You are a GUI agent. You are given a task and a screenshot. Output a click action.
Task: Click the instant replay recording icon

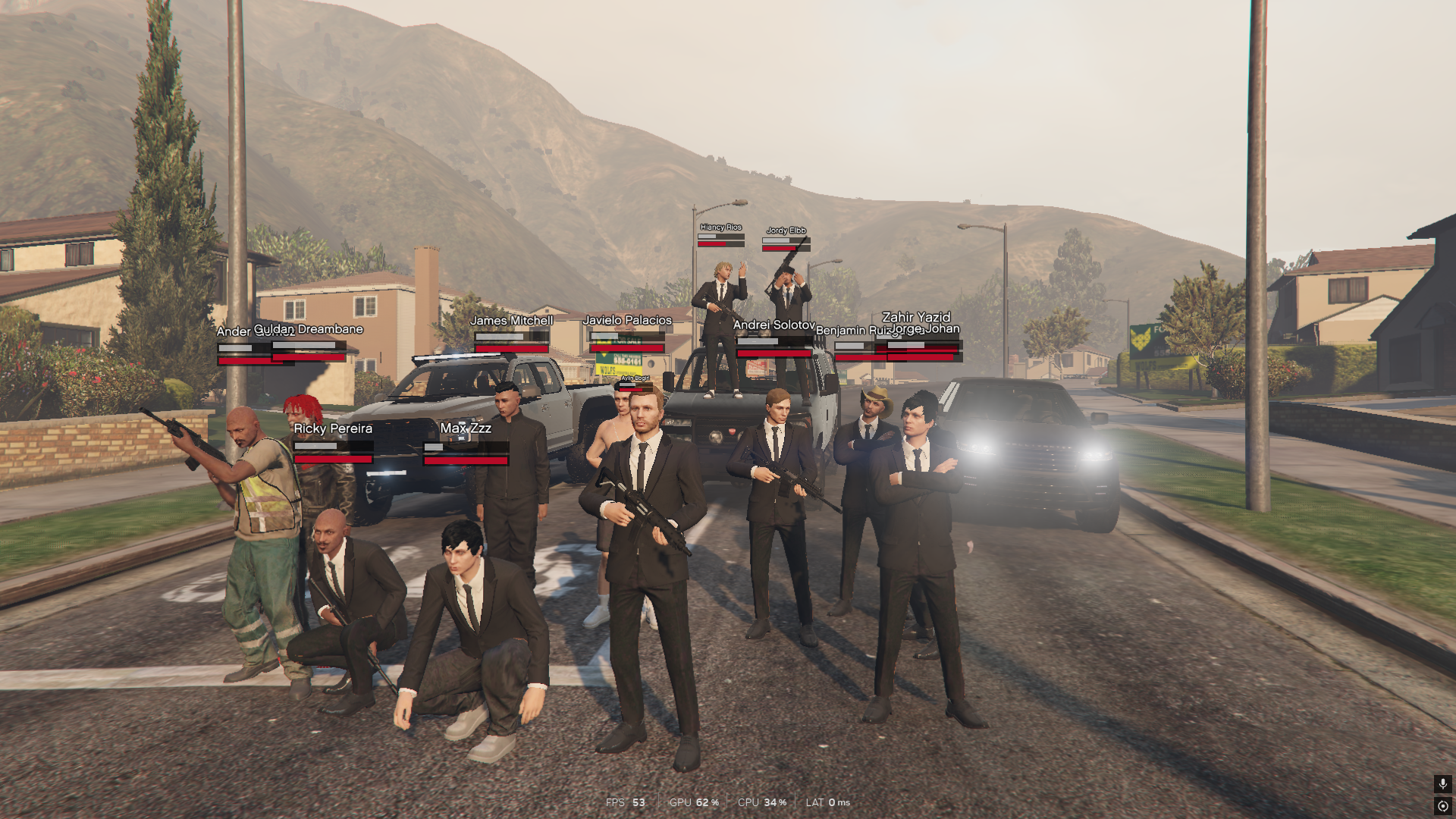click(x=1442, y=806)
